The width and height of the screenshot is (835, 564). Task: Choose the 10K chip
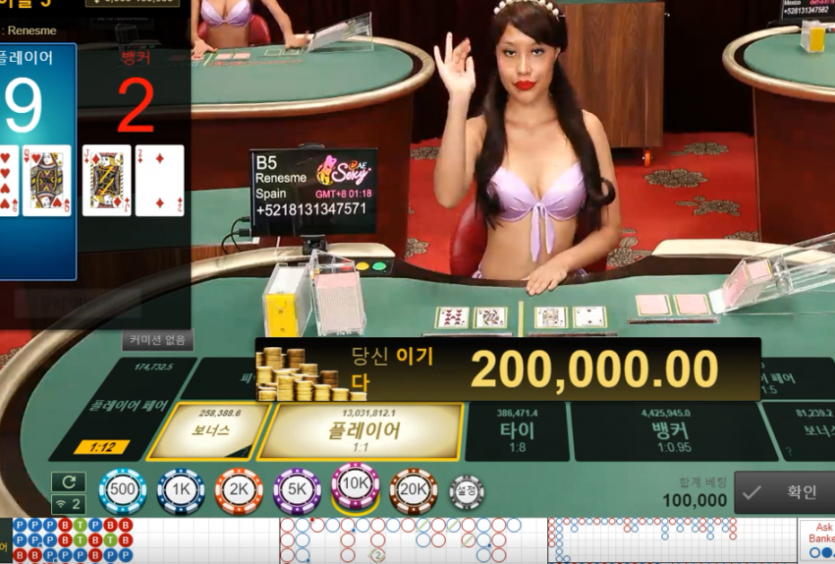point(355,487)
